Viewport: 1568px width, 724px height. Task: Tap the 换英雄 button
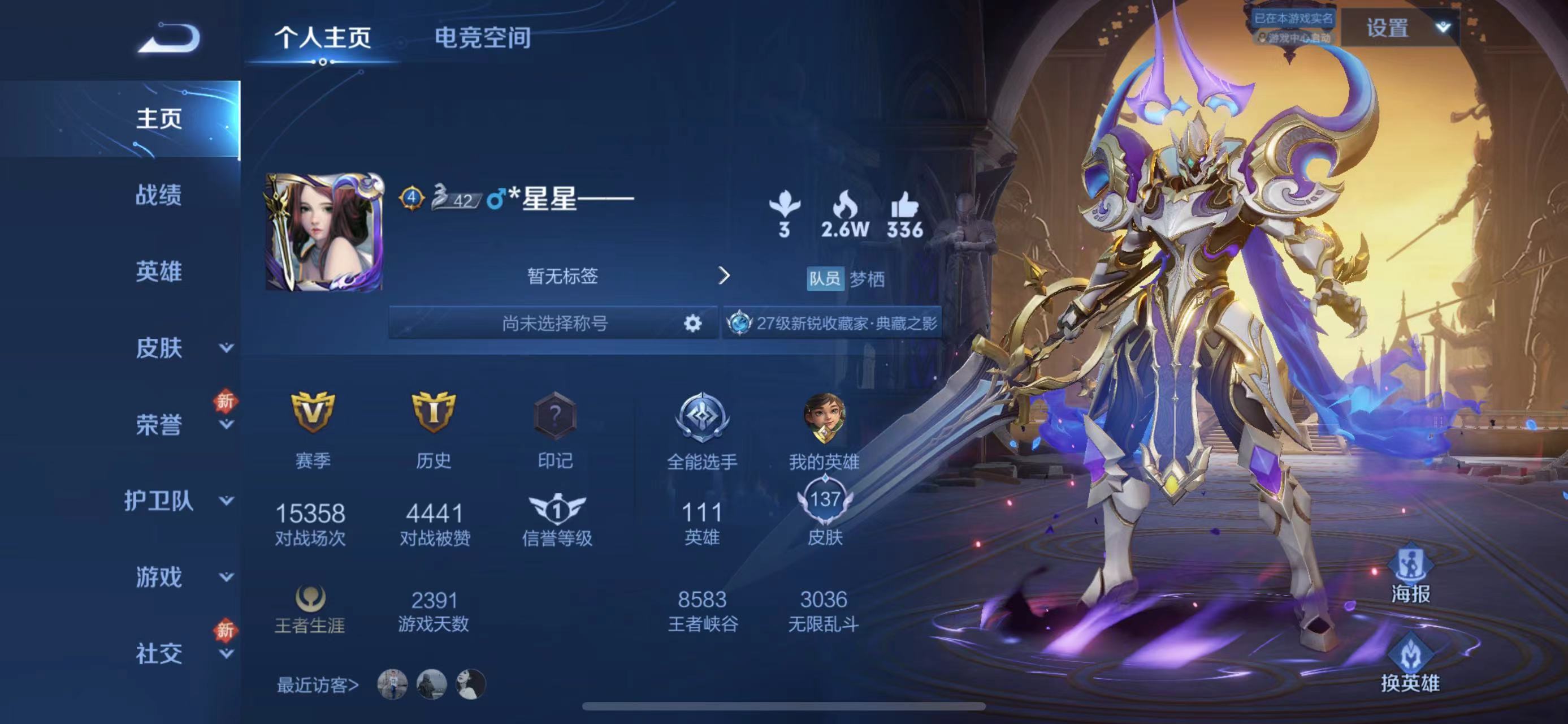coord(1410,664)
